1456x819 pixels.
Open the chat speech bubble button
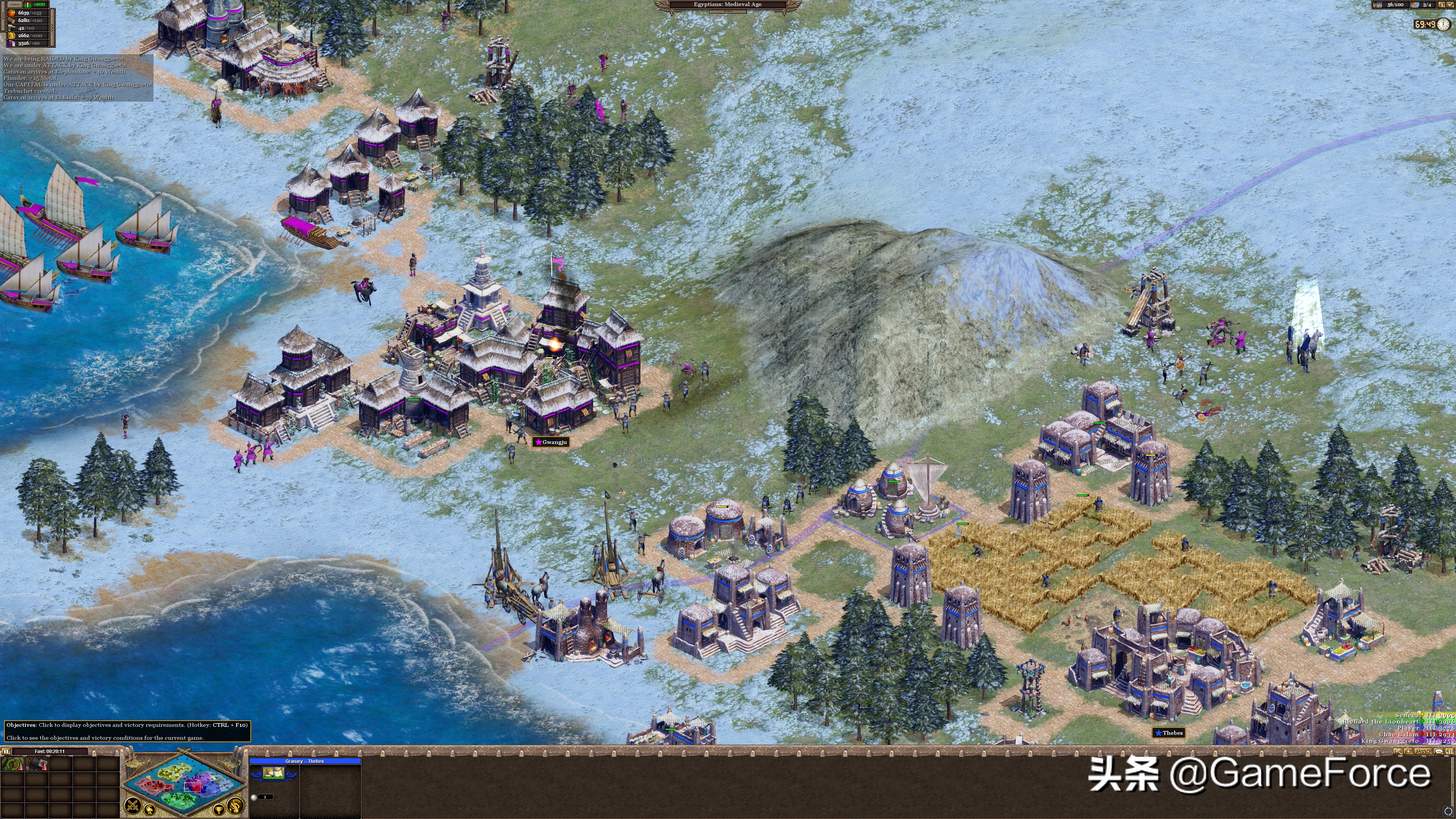1439,751
